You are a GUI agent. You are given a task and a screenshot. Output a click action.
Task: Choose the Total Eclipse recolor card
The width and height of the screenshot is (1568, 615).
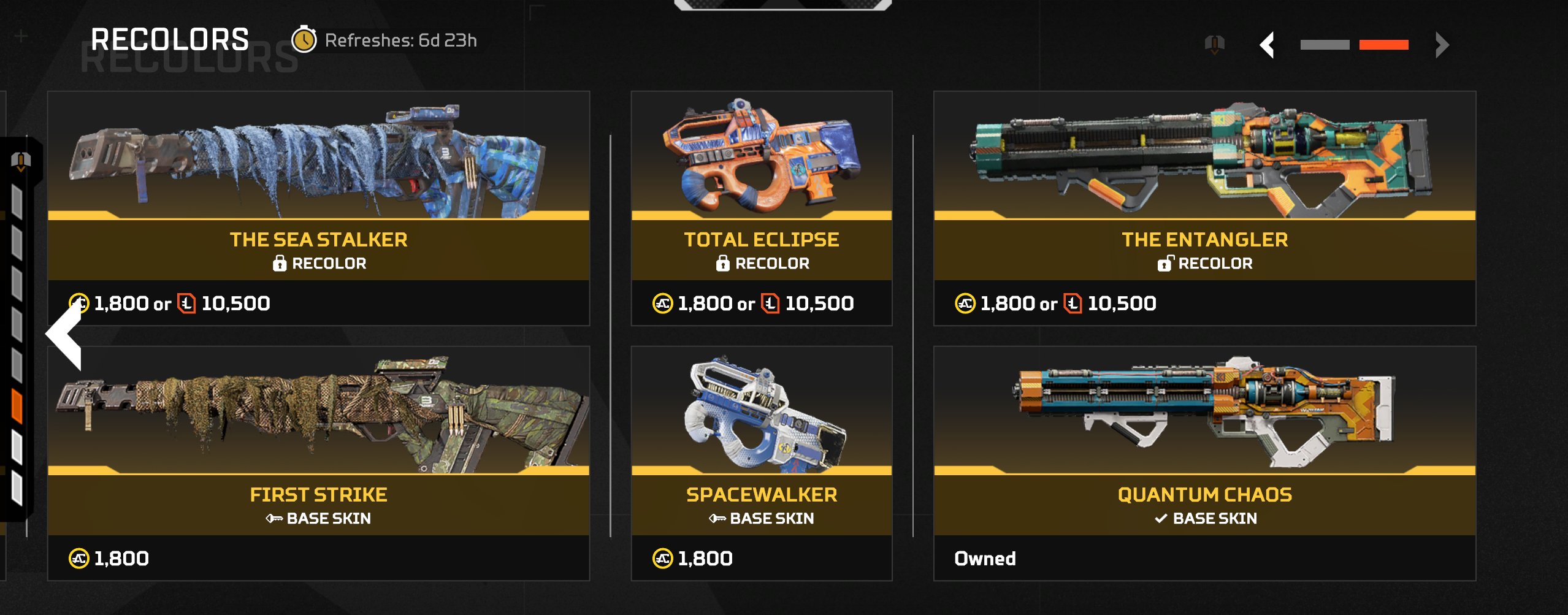[x=761, y=208]
